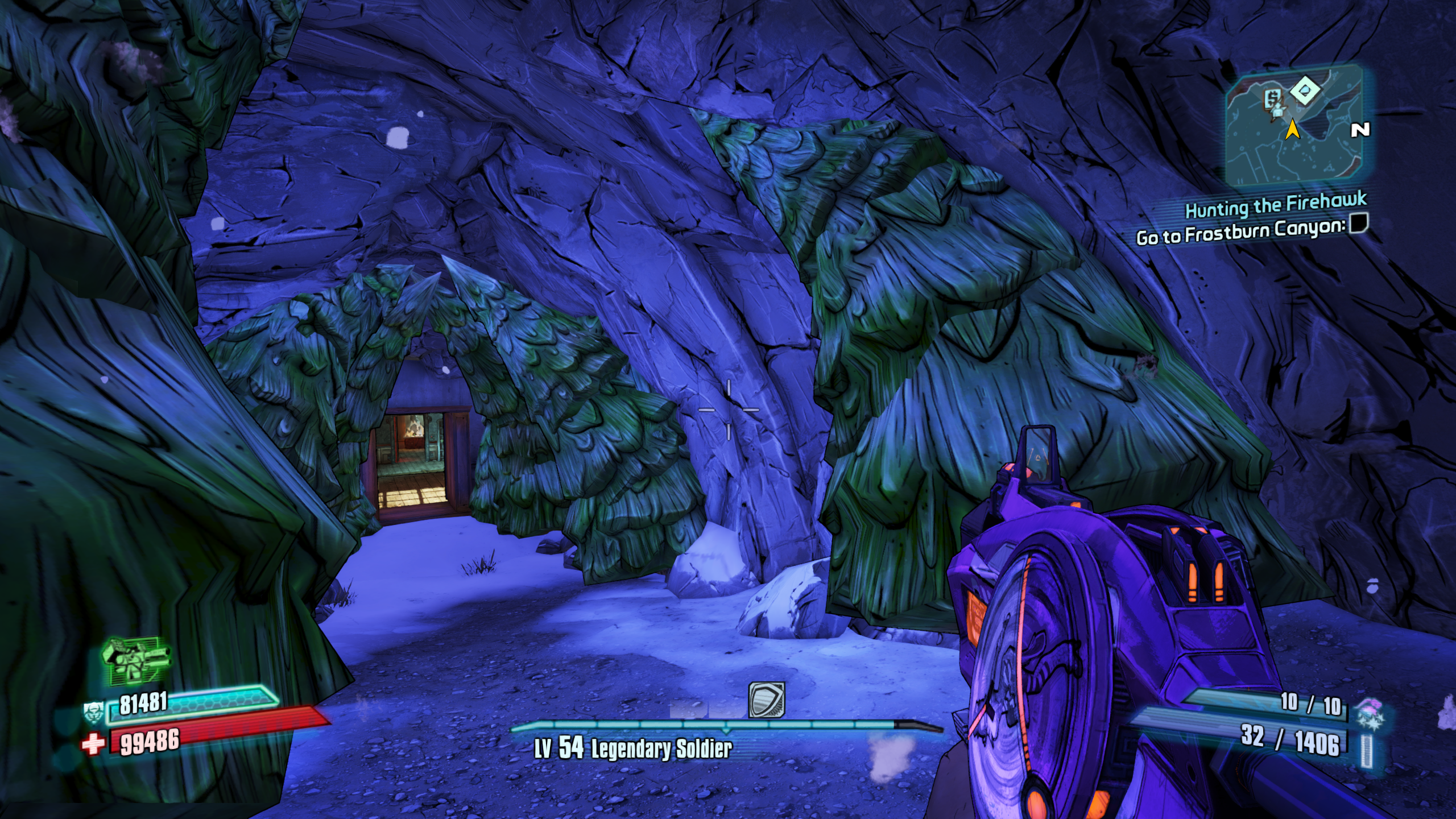1456x819 pixels.
Task: Click the yellow player arrow on minimap
Action: [x=1293, y=129]
